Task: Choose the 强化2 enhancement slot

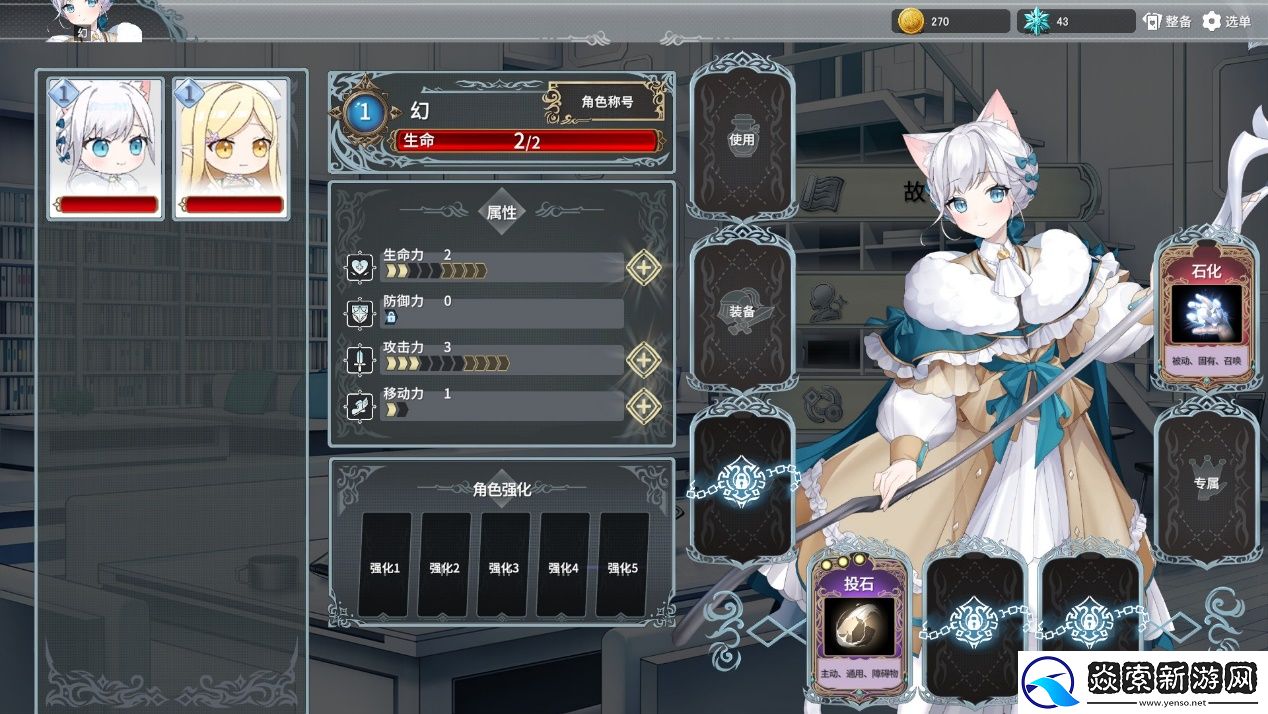Action: pyautogui.click(x=444, y=565)
